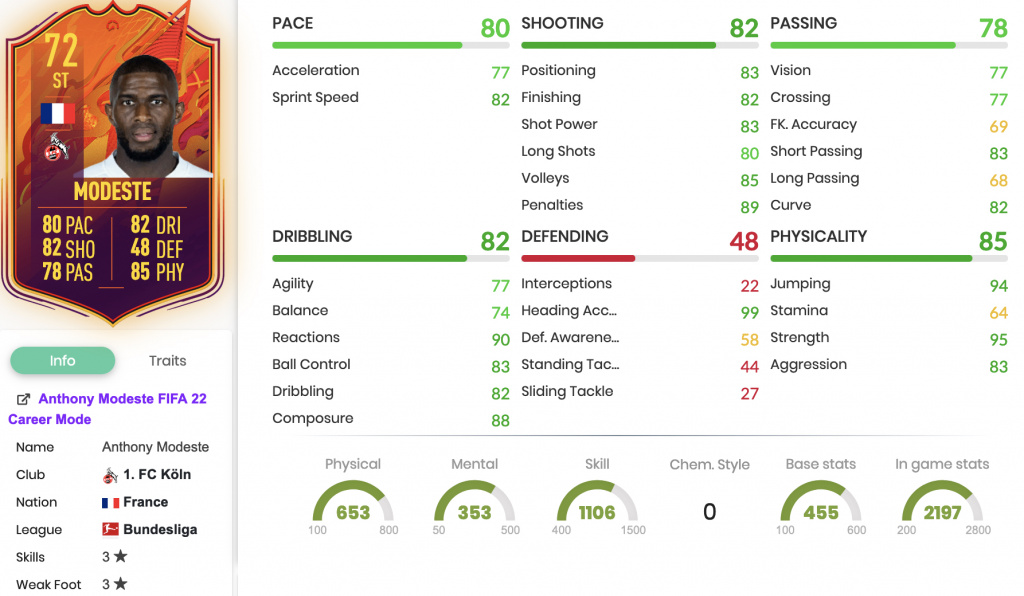Click the Modeste player card

113,160
